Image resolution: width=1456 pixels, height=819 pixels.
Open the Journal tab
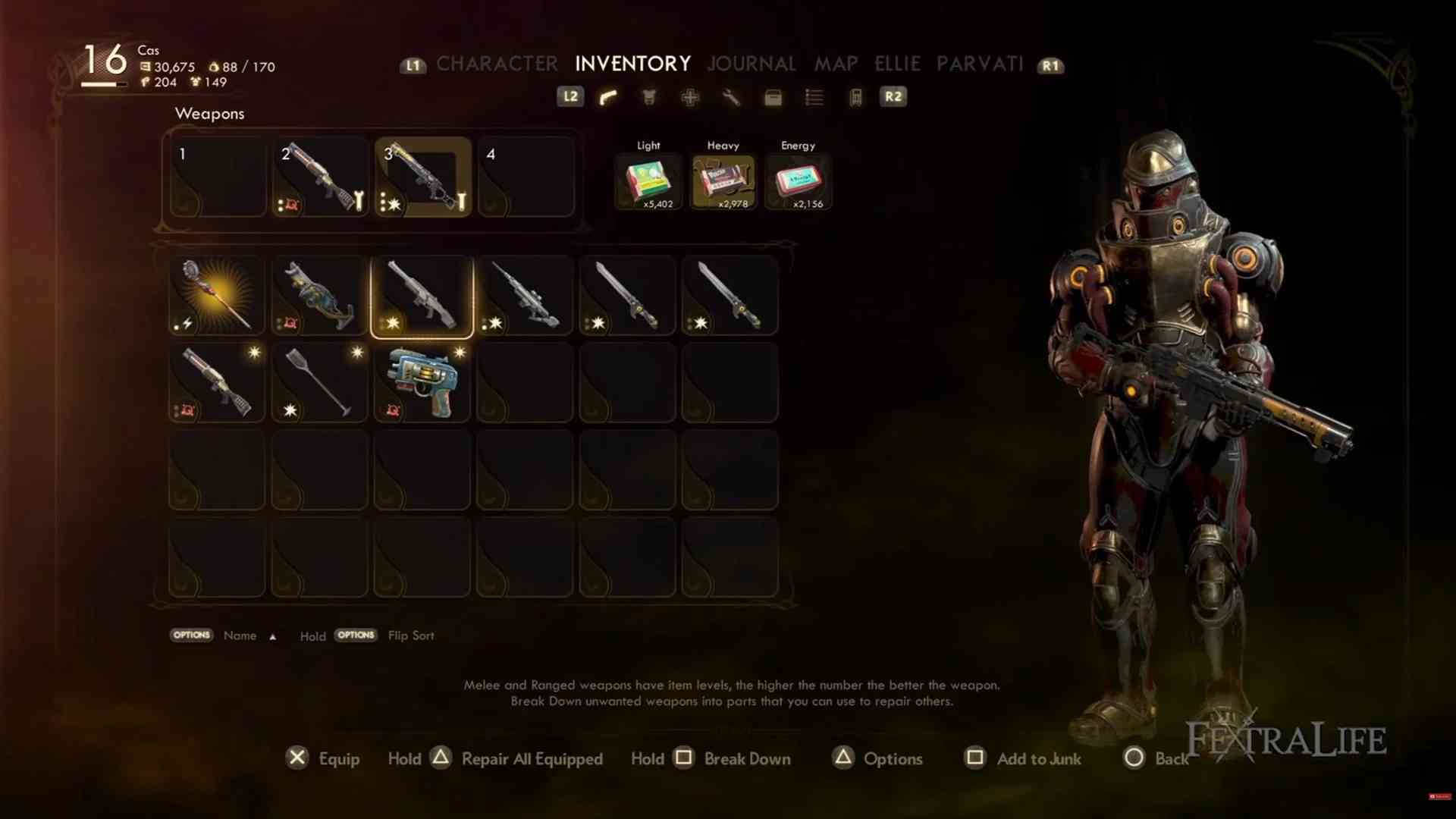click(751, 64)
